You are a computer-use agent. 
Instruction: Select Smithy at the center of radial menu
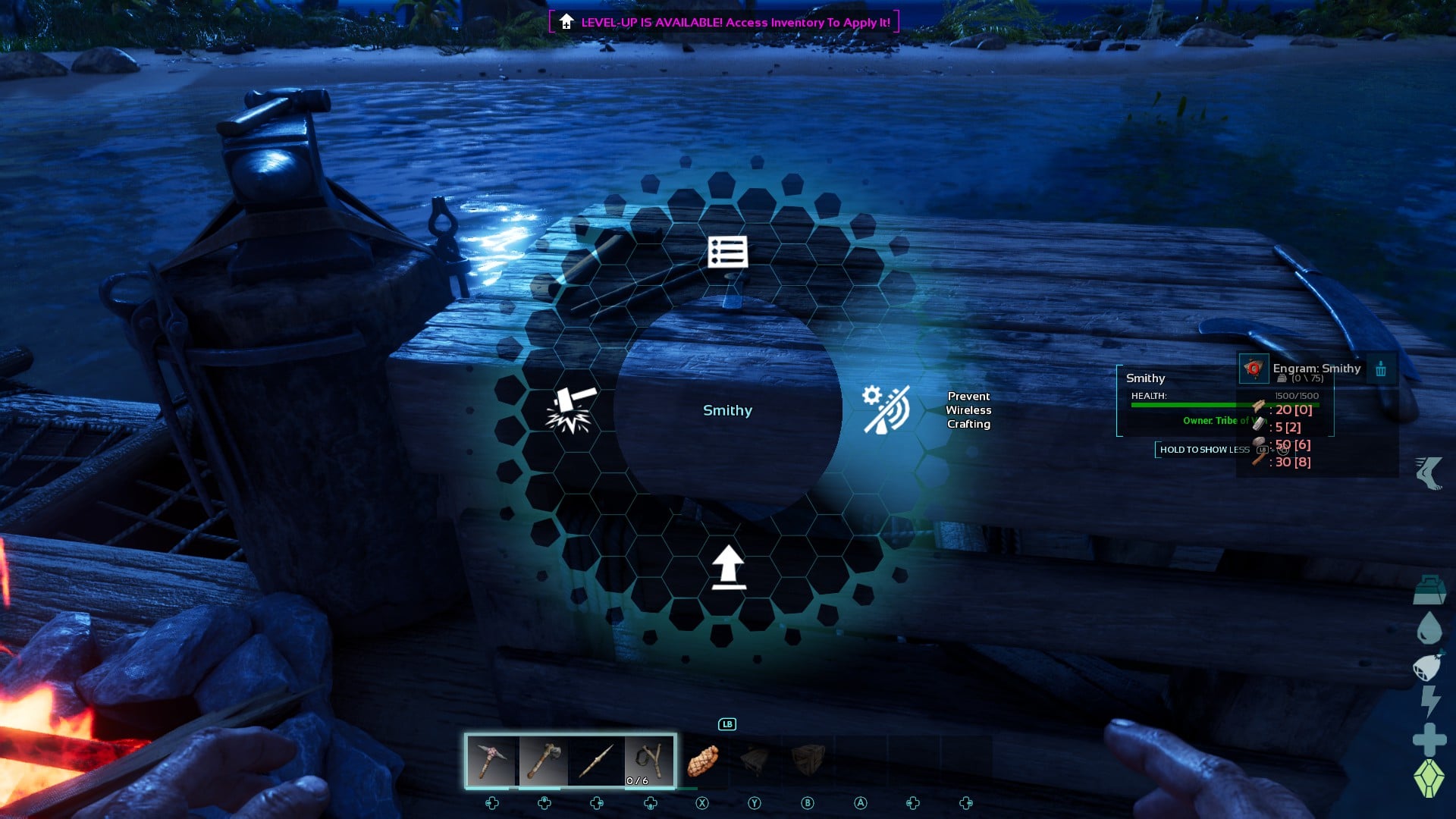(x=727, y=409)
